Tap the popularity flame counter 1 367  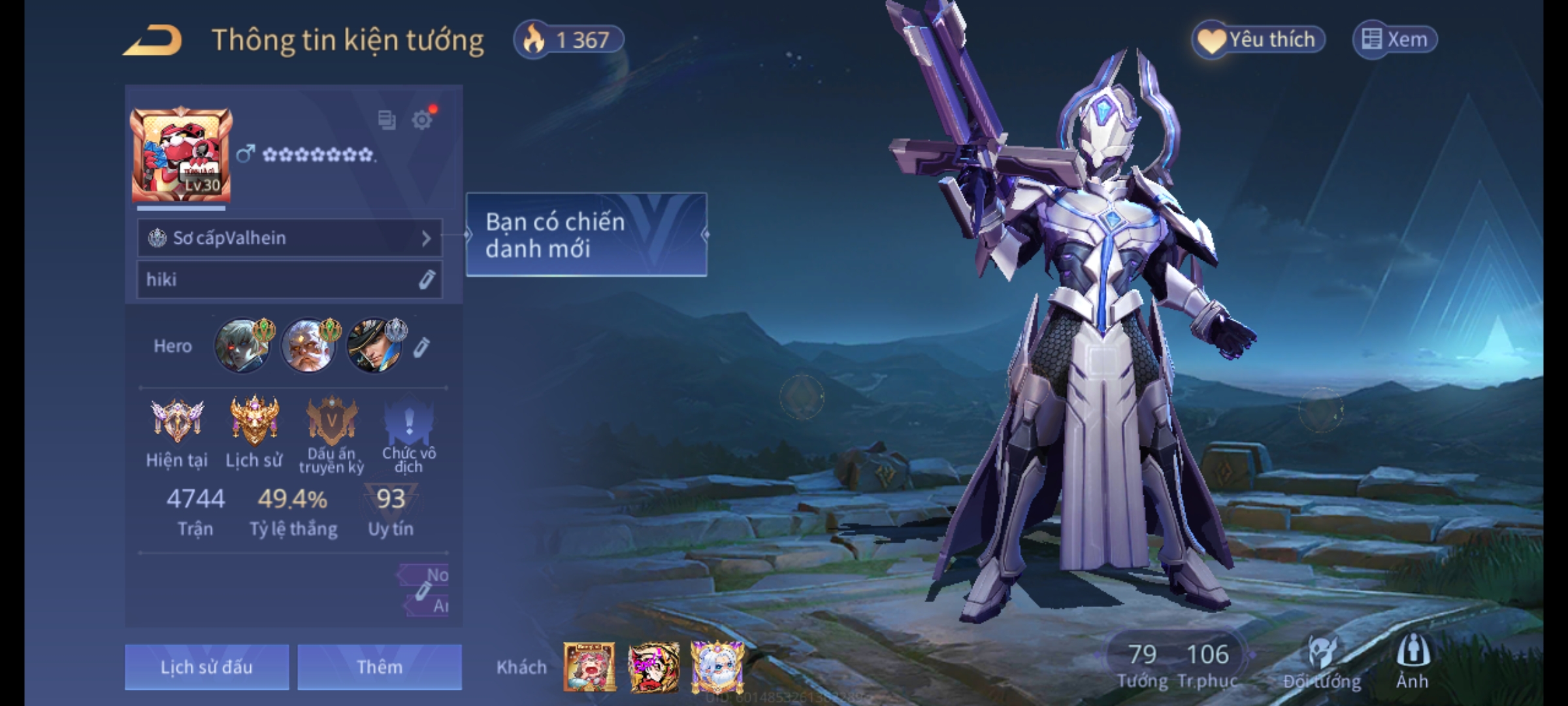pyautogui.click(x=568, y=40)
